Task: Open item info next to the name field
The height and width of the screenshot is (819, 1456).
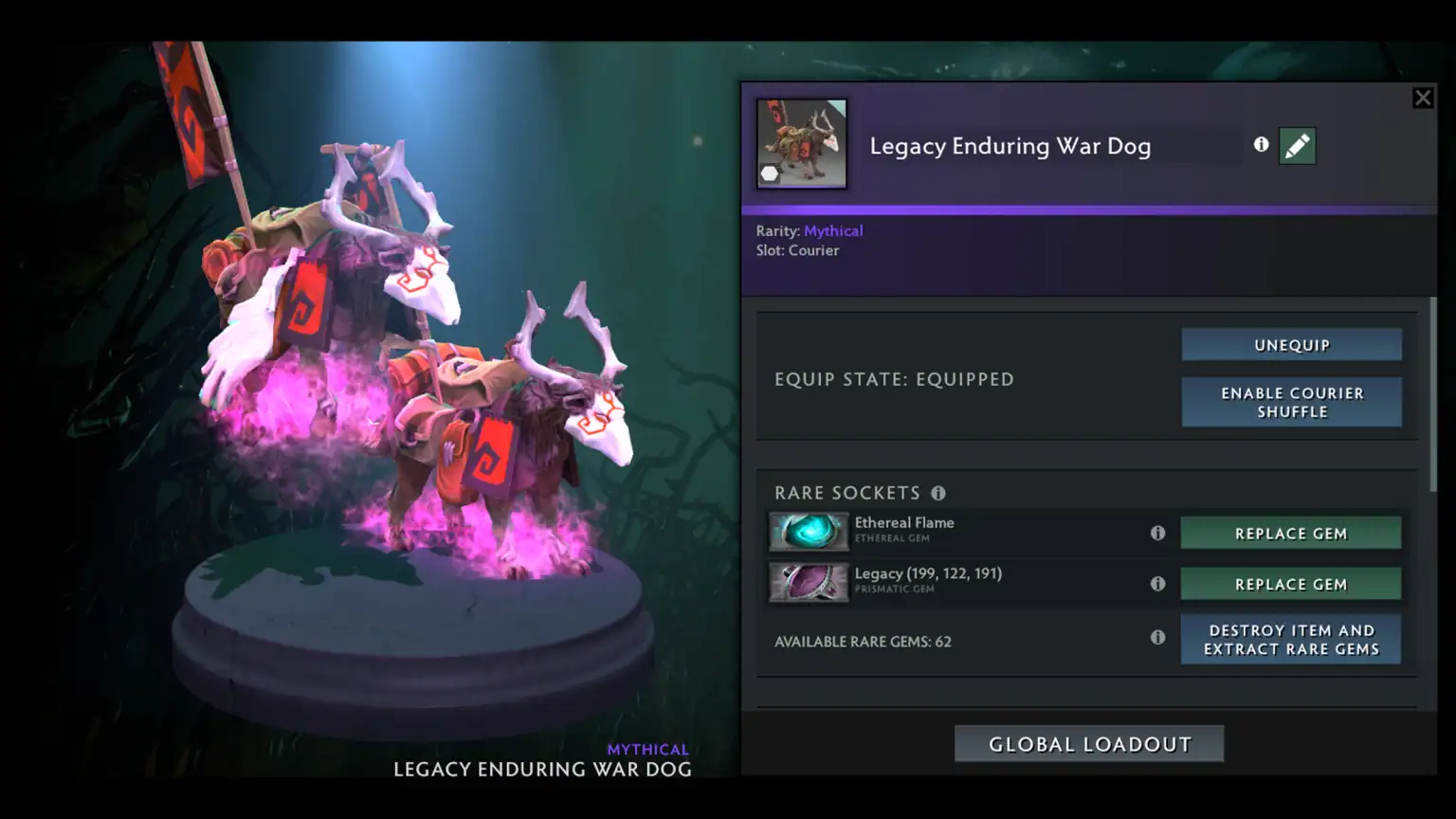Action: coord(1261,144)
